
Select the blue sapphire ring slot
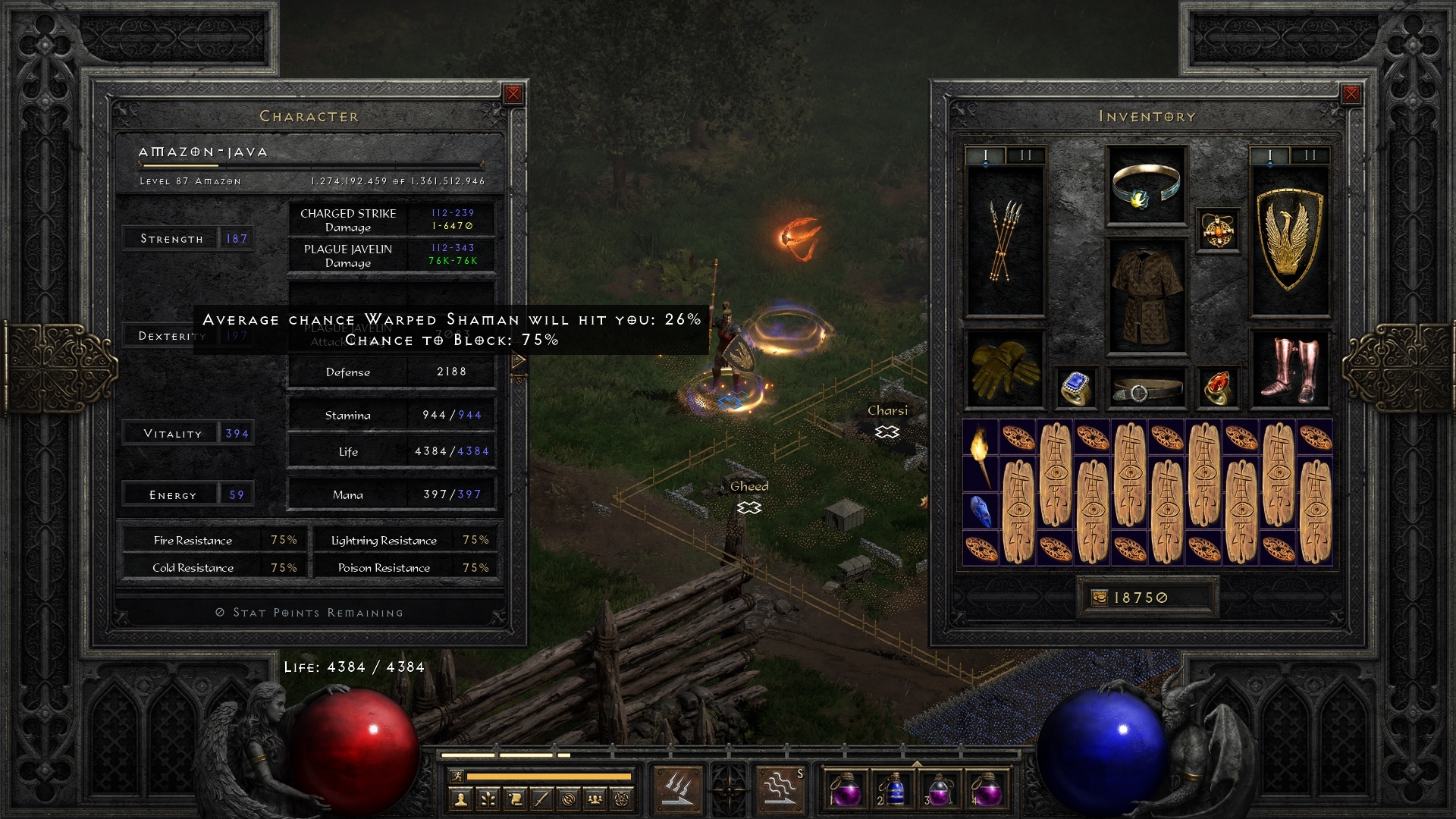(1076, 388)
